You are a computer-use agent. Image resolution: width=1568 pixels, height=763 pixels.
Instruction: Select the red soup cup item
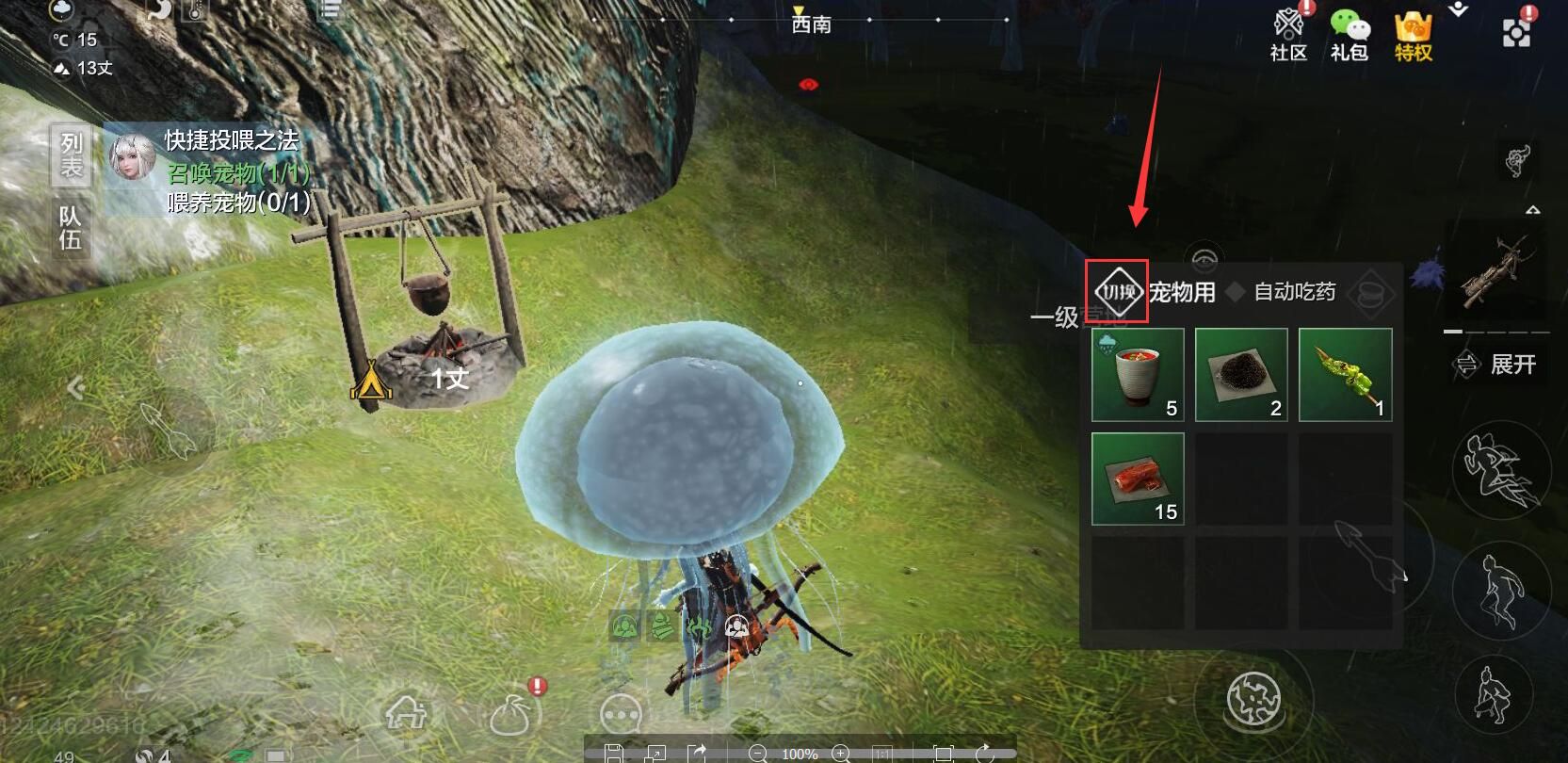[1138, 374]
